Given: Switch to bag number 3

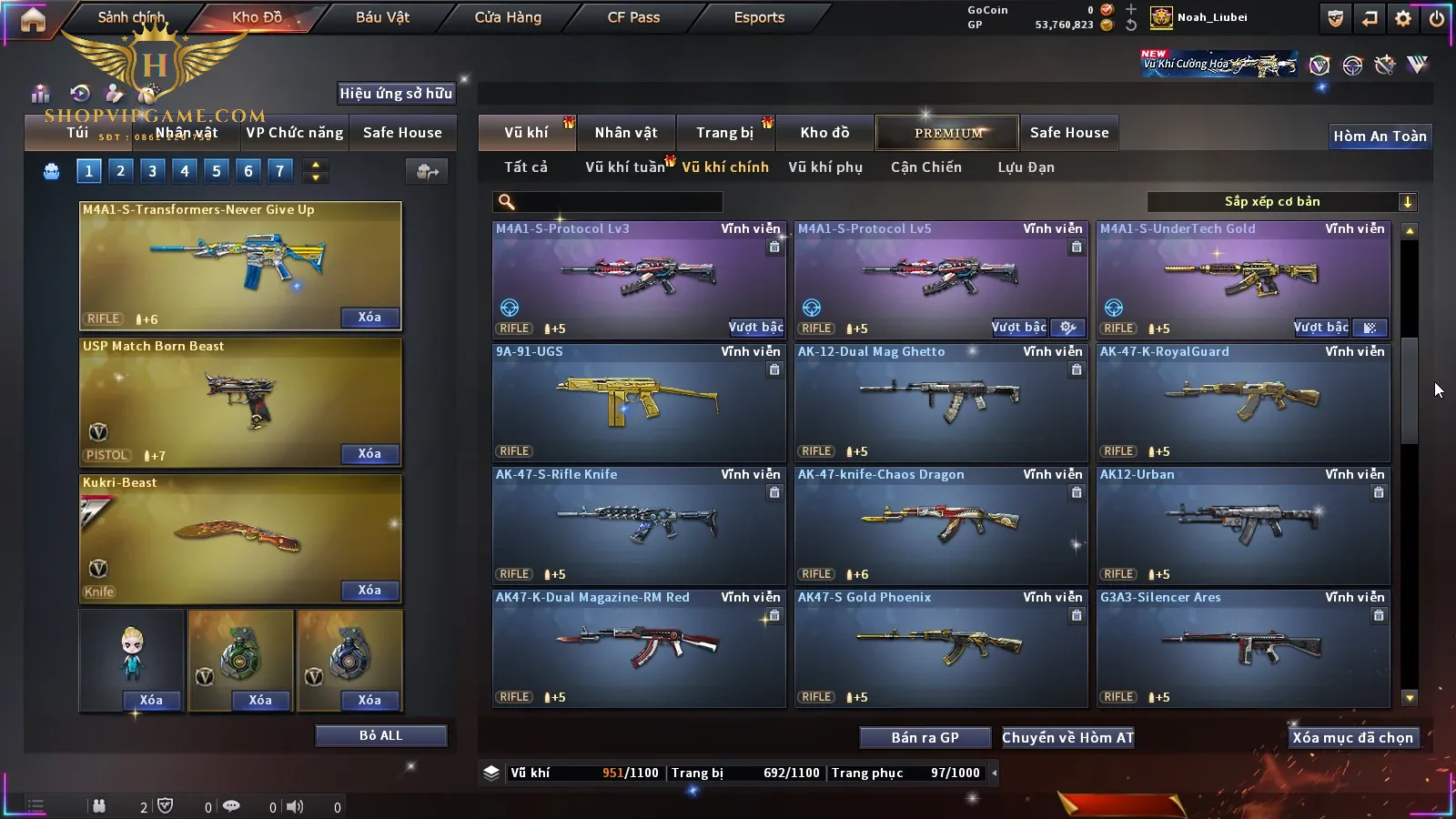Looking at the screenshot, I should 152,170.
